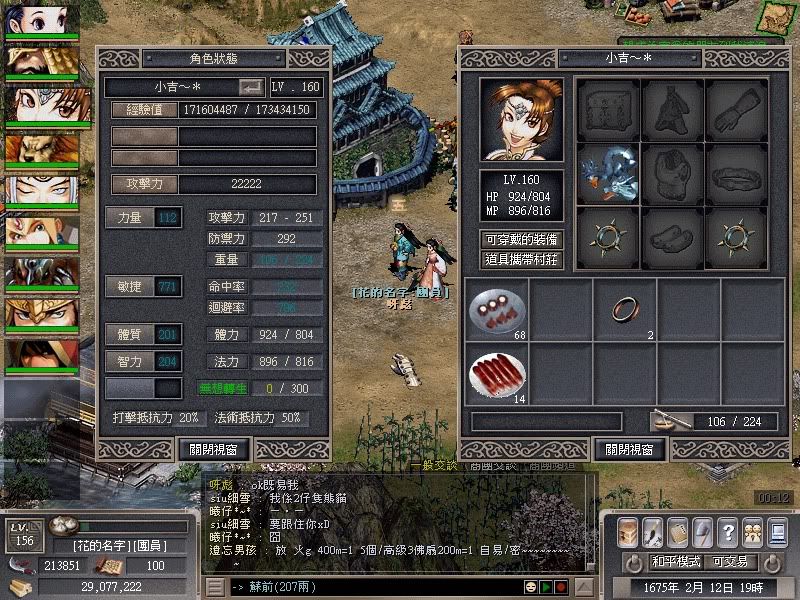Choose the 體質 constitution stat button
Viewport: 800px width, 600px height.
click(x=130, y=334)
